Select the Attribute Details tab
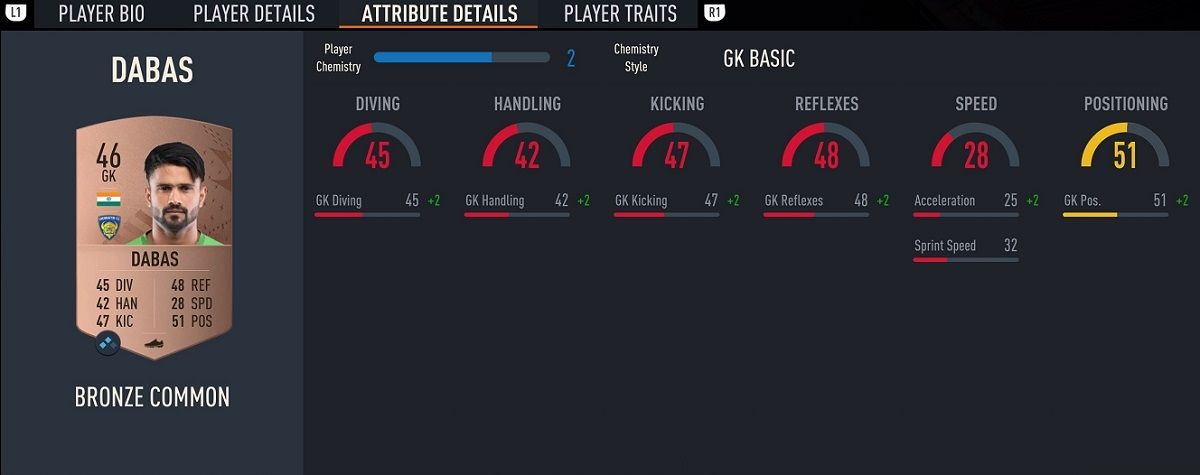The height and width of the screenshot is (475, 1200). 439,14
